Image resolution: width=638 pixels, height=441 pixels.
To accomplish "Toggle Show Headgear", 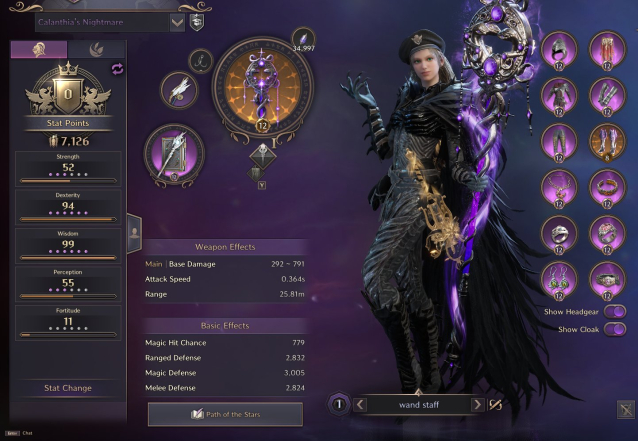I will (x=616, y=312).
